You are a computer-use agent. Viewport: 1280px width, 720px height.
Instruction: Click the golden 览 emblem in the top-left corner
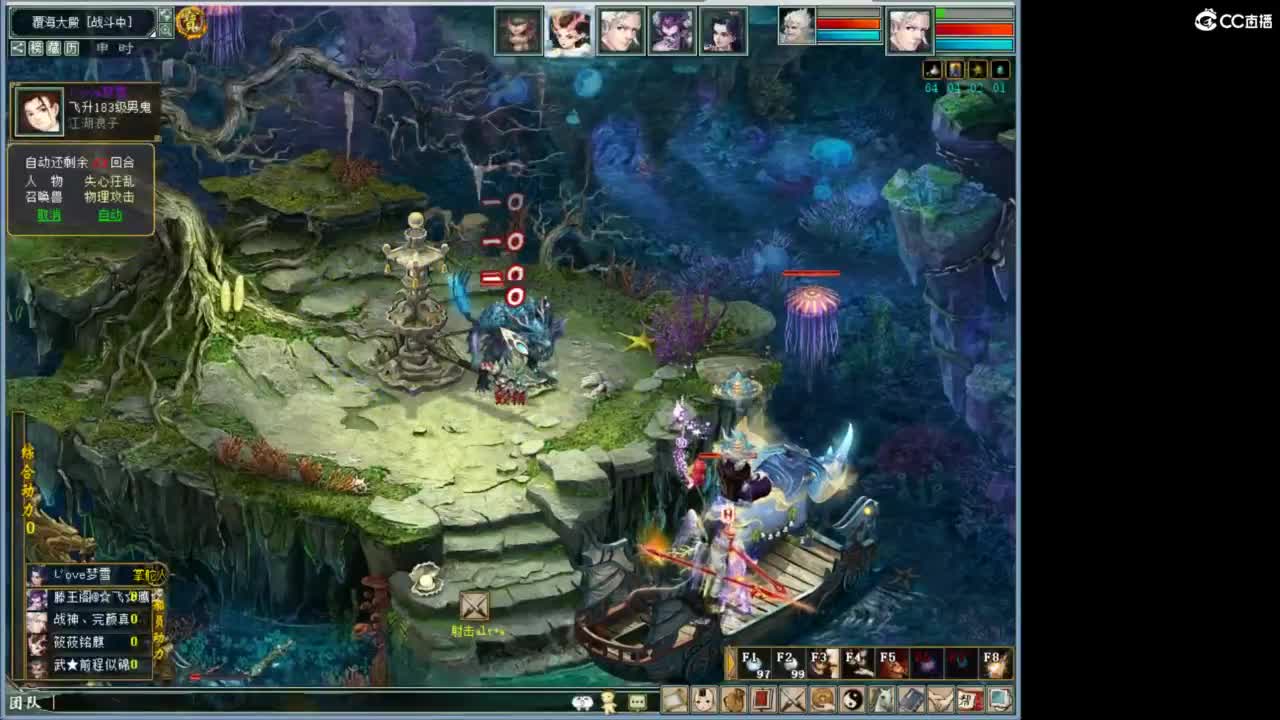194,23
